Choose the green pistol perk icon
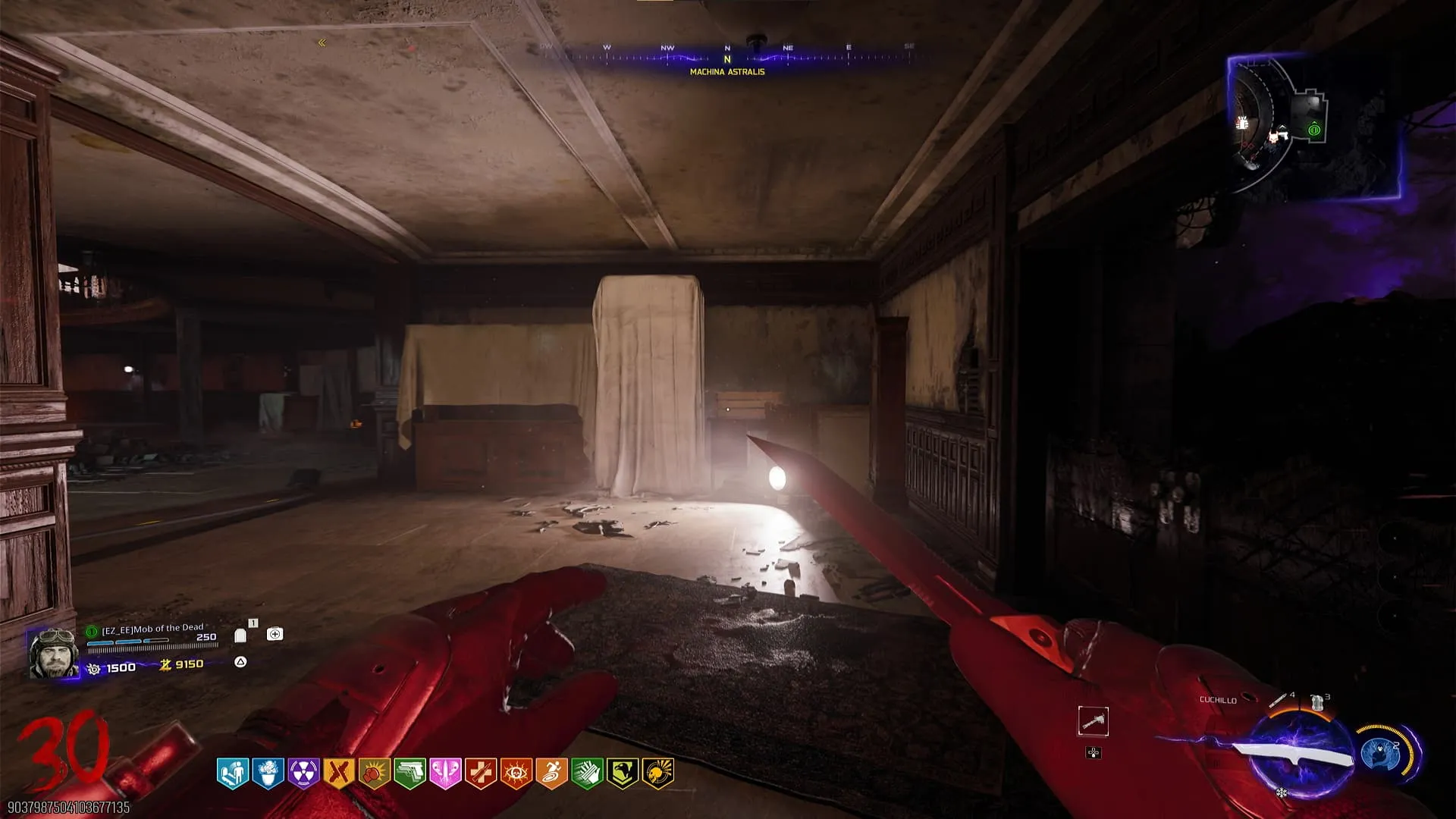 point(409,773)
